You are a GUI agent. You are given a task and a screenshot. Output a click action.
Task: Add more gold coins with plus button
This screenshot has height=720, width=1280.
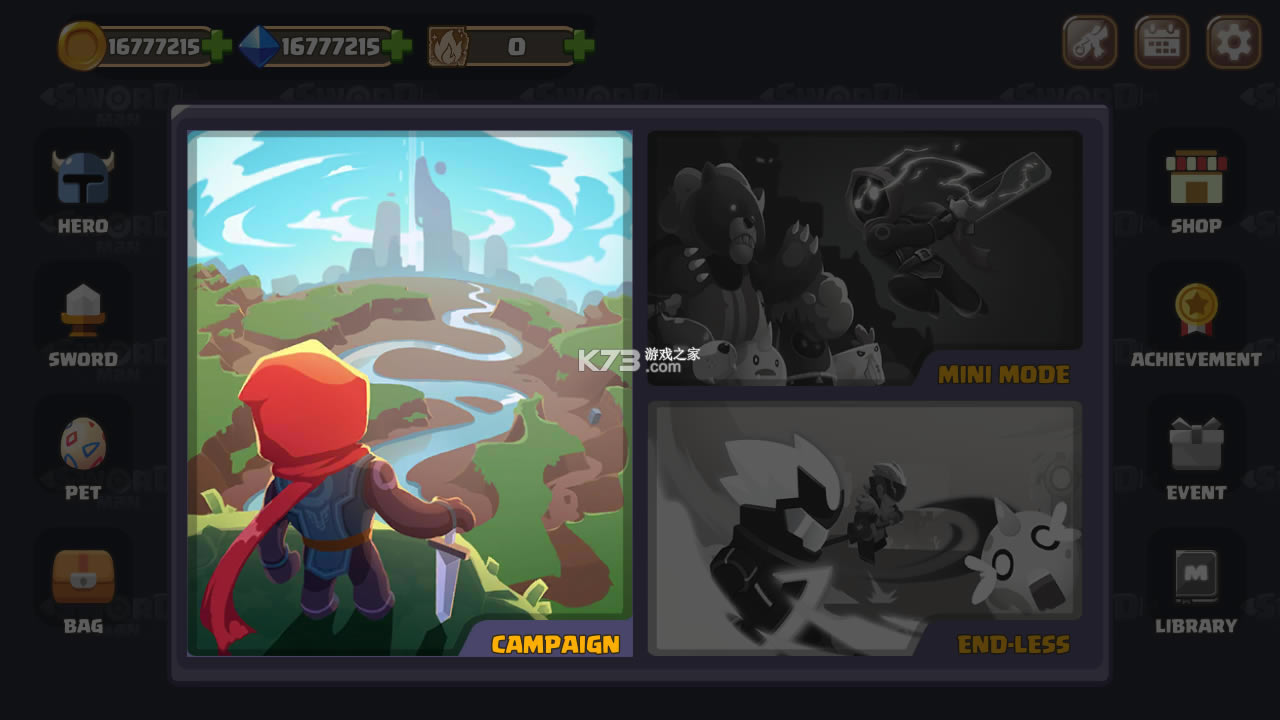click(217, 46)
